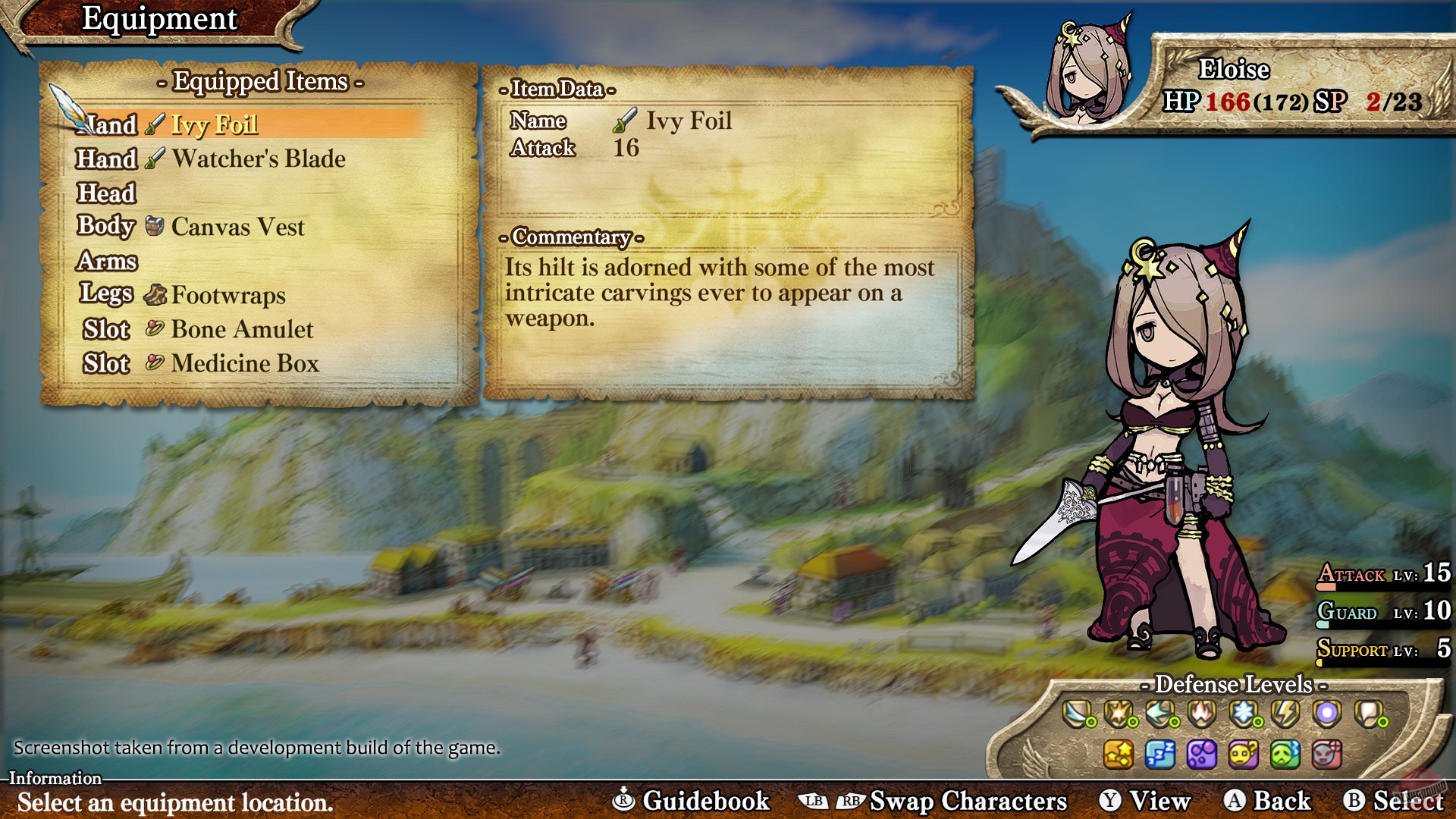Click the Canvas Vest armor icon

tap(154, 226)
